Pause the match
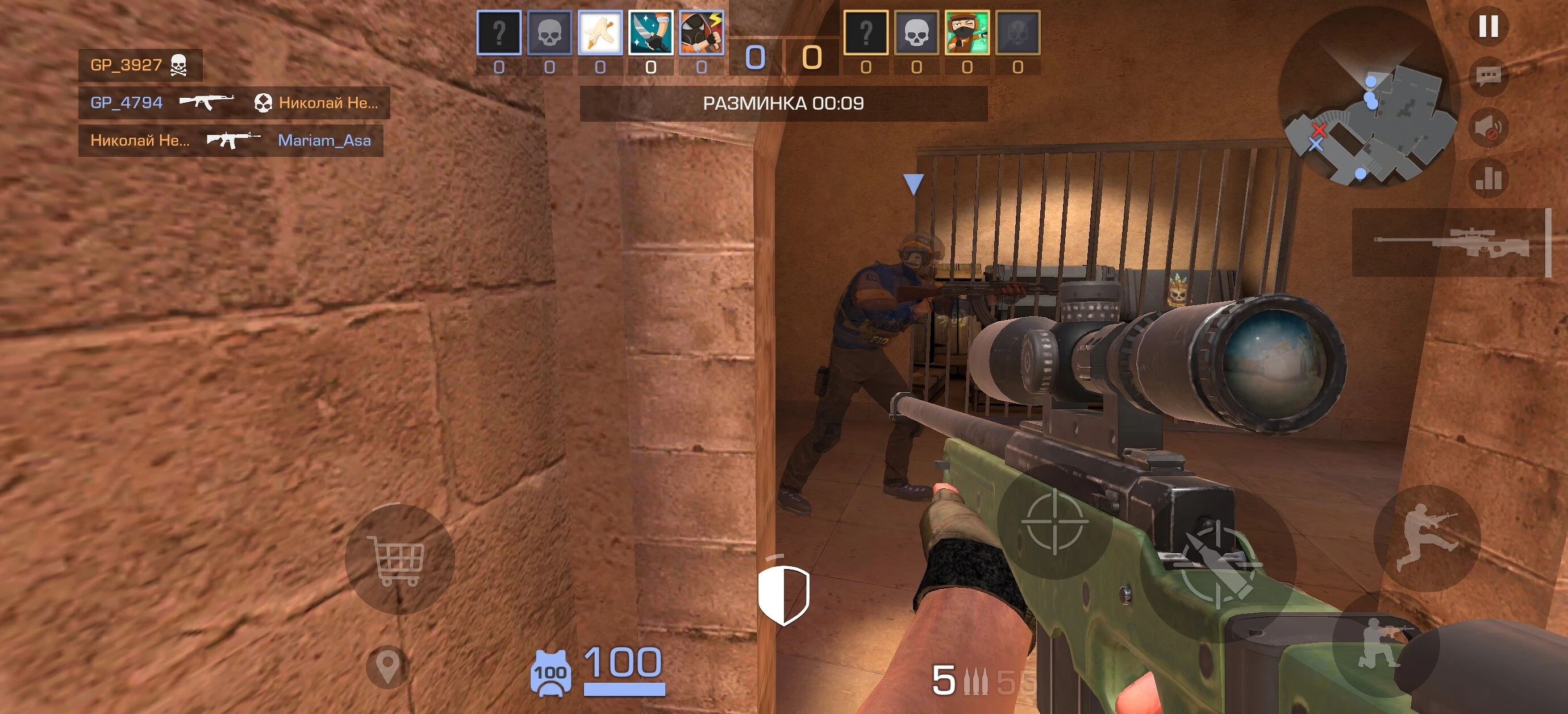Viewport: 1568px width, 714px height. pos(1488,26)
